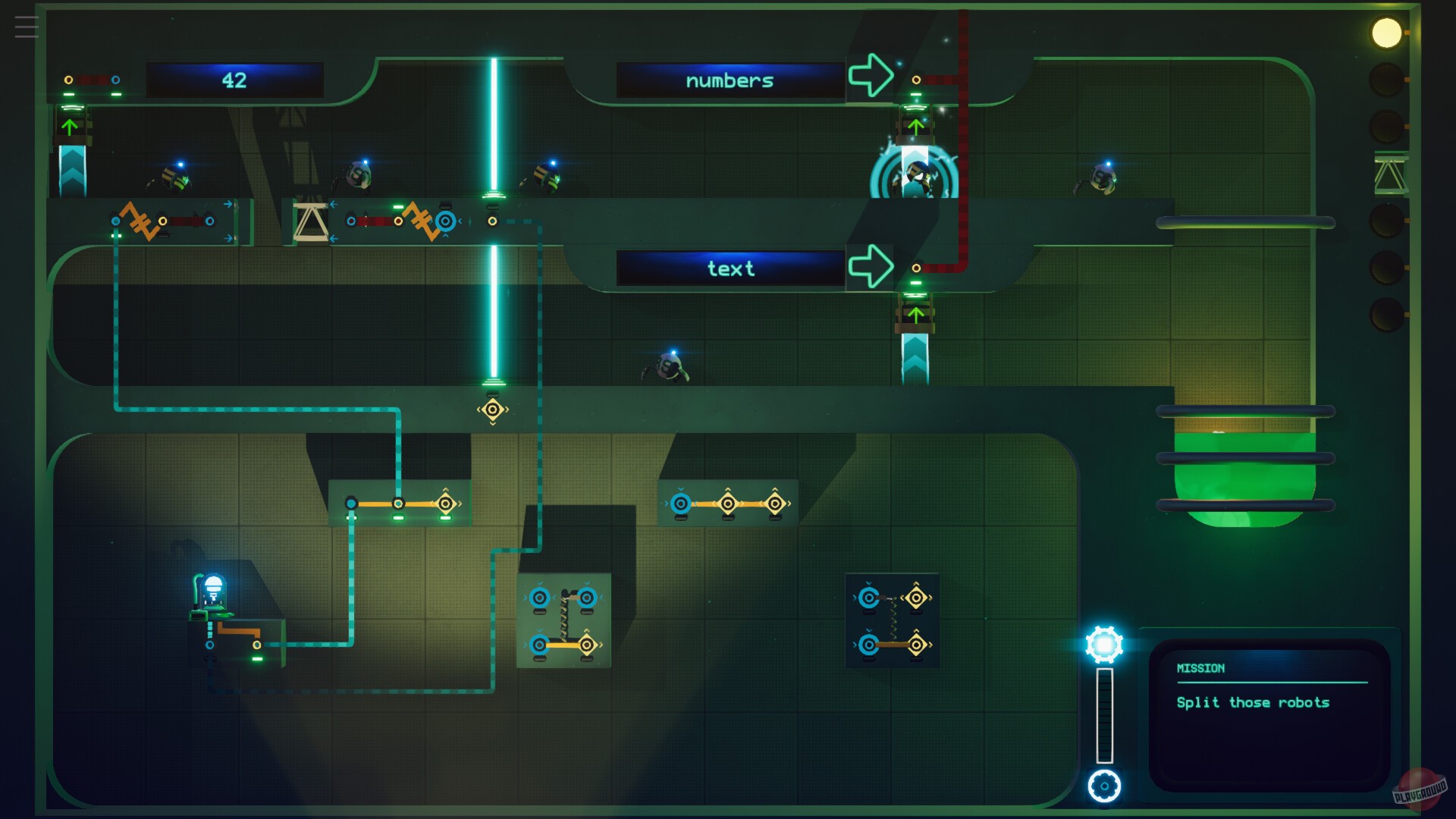Viewport: 1456px width, 819px height.
Task: Select the orange zigzag filter module
Action: tap(140, 221)
